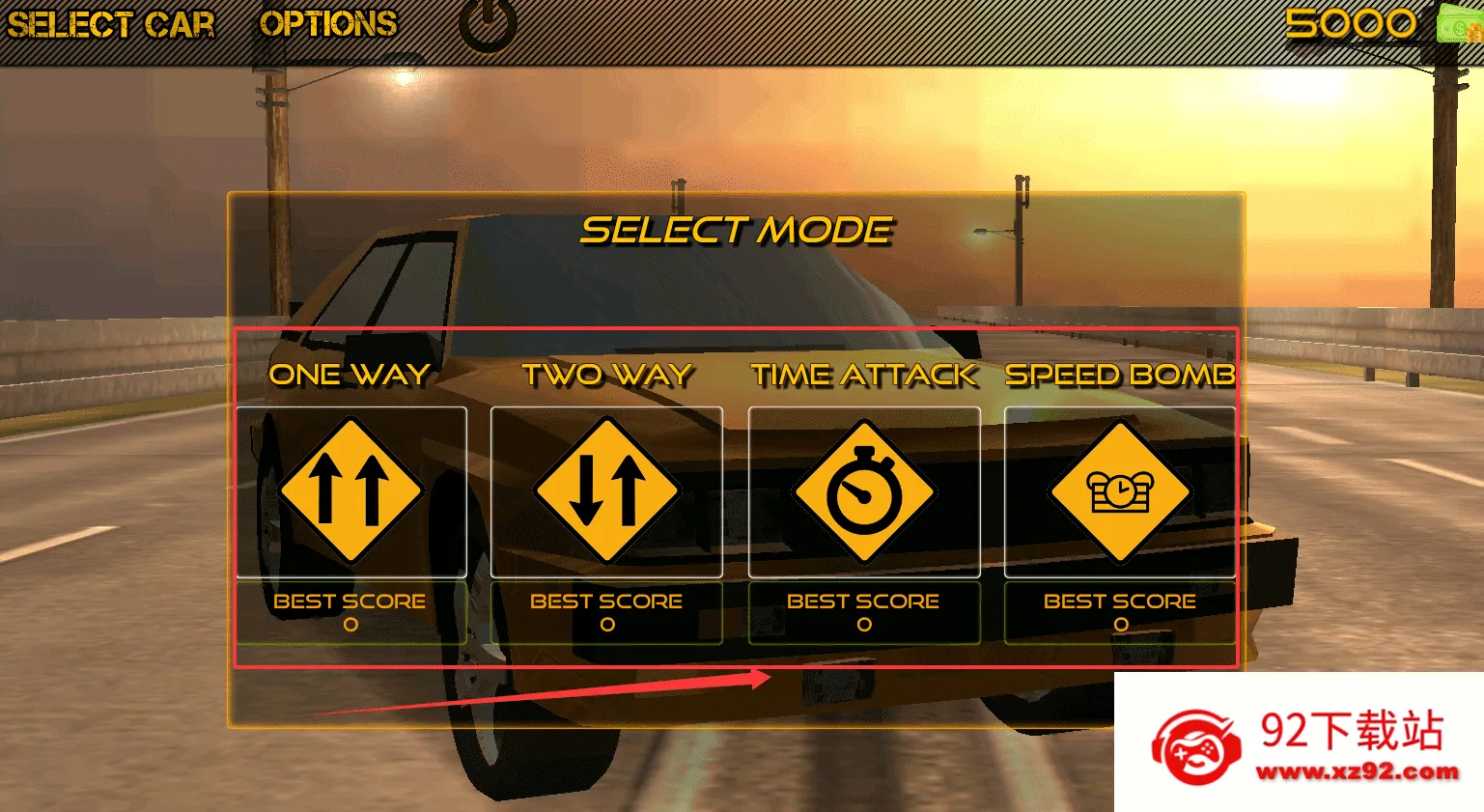The image size is (1484, 812).
Task: Open the Options menu
Action: point(328,24)
